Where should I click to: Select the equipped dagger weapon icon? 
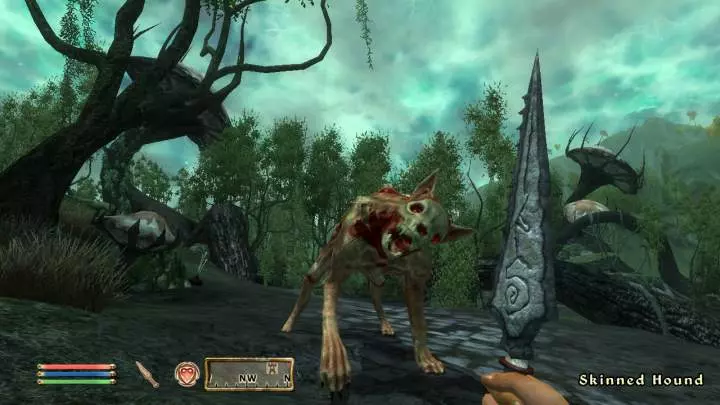147,374
